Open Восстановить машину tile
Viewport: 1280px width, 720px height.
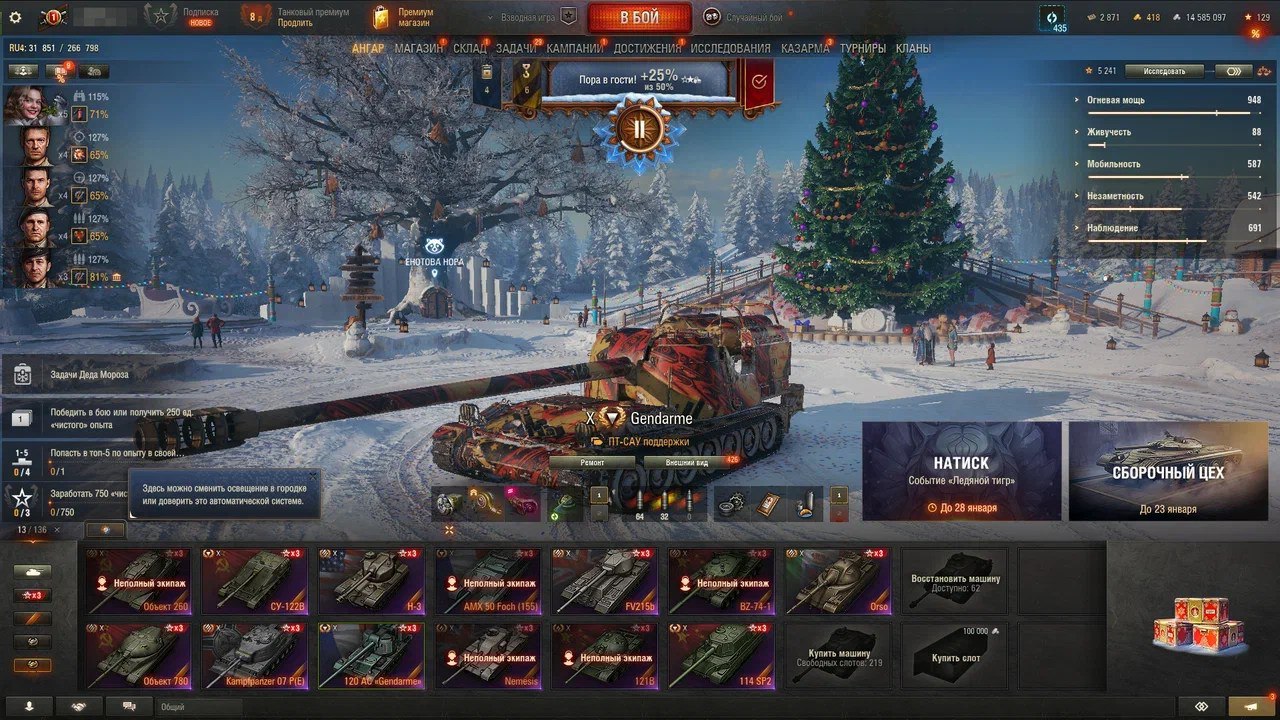click(955, 581)
